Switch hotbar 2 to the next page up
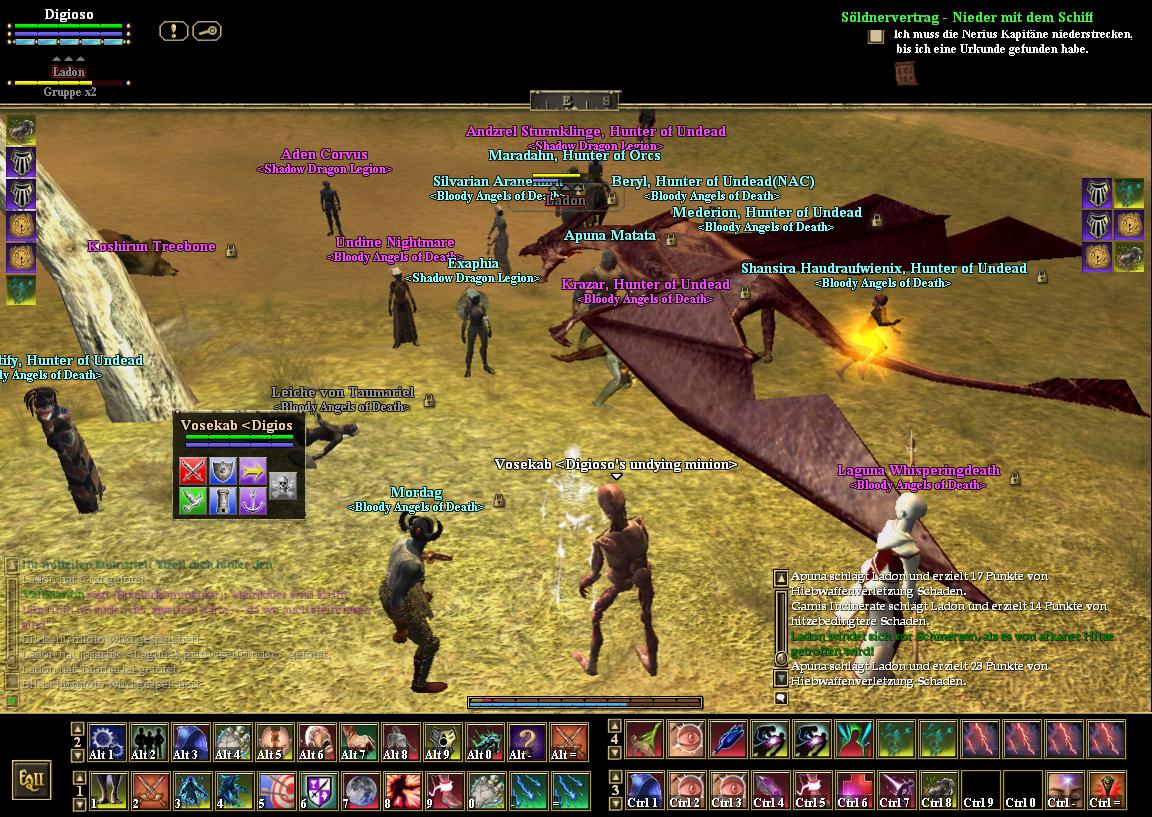1152x817 pixels. coord(77,727)
